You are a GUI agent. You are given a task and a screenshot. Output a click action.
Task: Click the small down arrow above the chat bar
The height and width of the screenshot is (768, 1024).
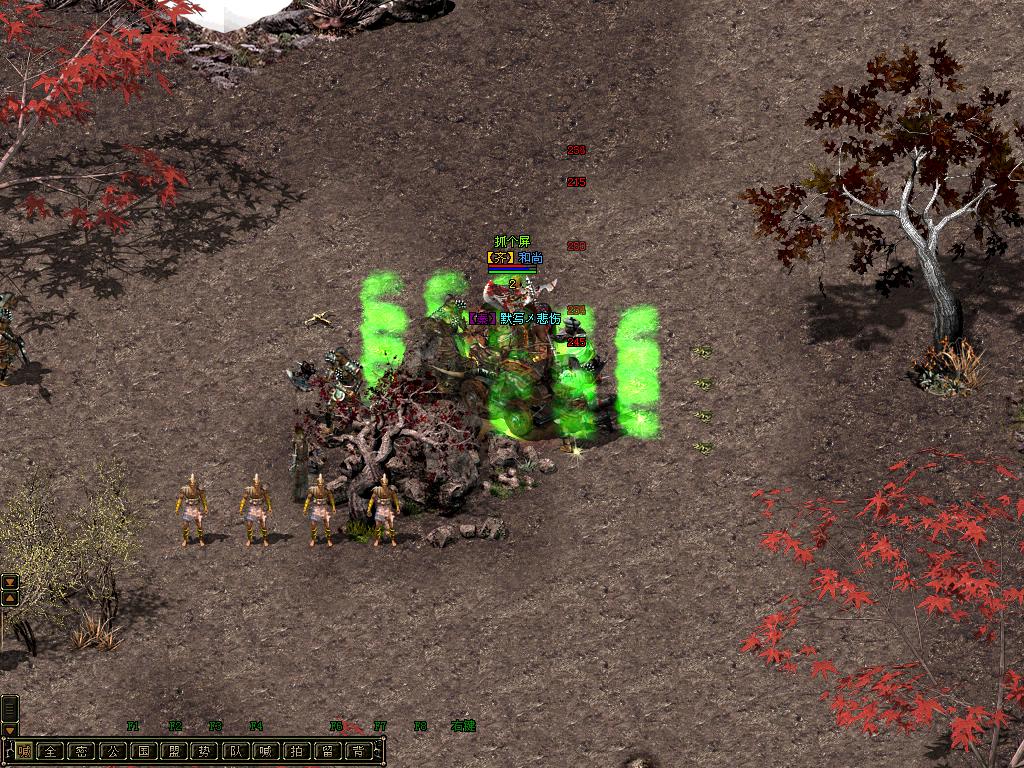[10, 730]
